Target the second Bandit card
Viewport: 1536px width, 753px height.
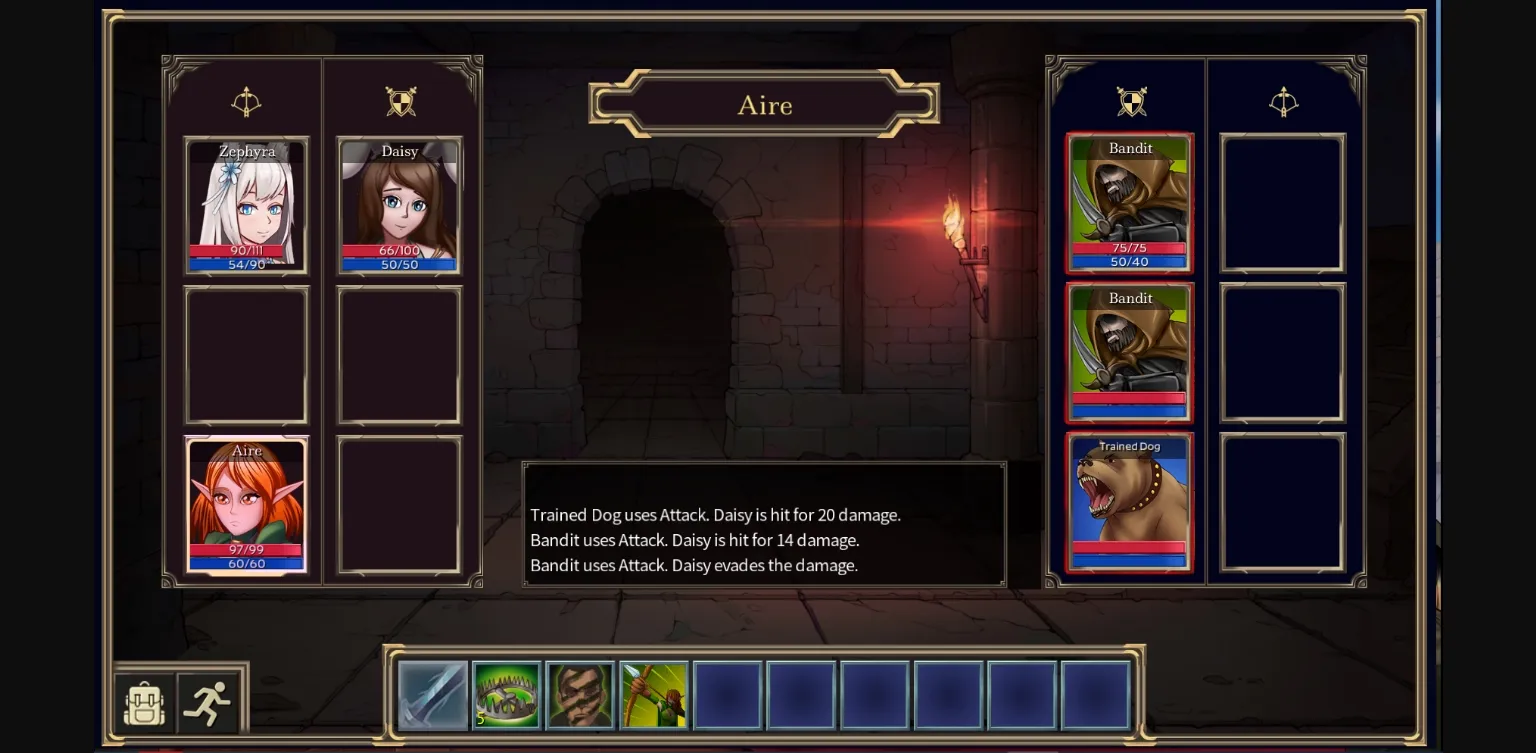pyautogui.click(x=1129, y=352)
